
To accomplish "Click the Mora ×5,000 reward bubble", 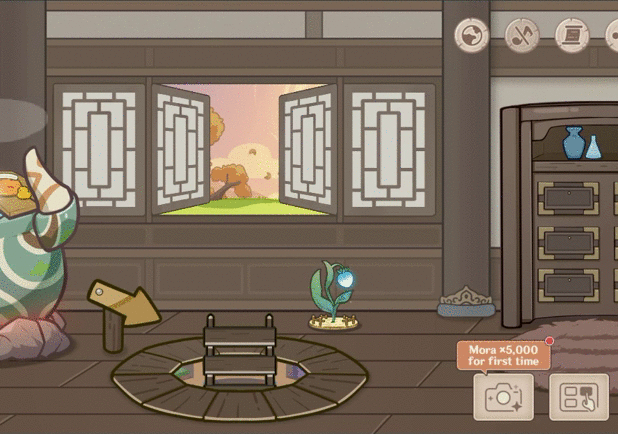I will pyautogui.click(x=503, y=354).
